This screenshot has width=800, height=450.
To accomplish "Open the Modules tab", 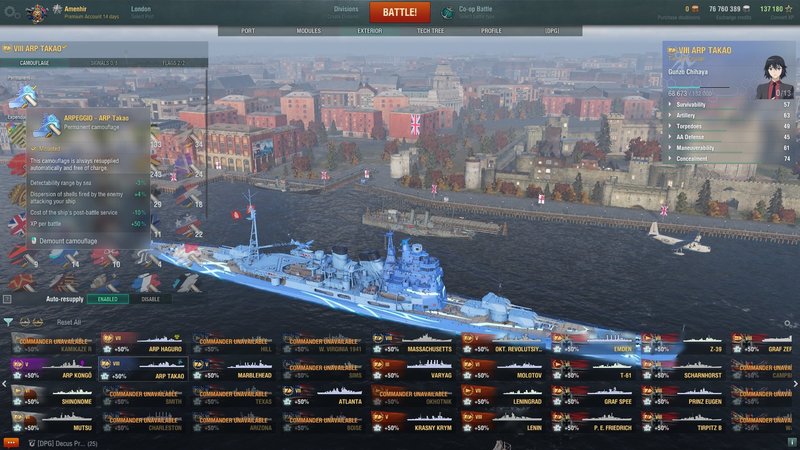I will (x=309, y=31).
